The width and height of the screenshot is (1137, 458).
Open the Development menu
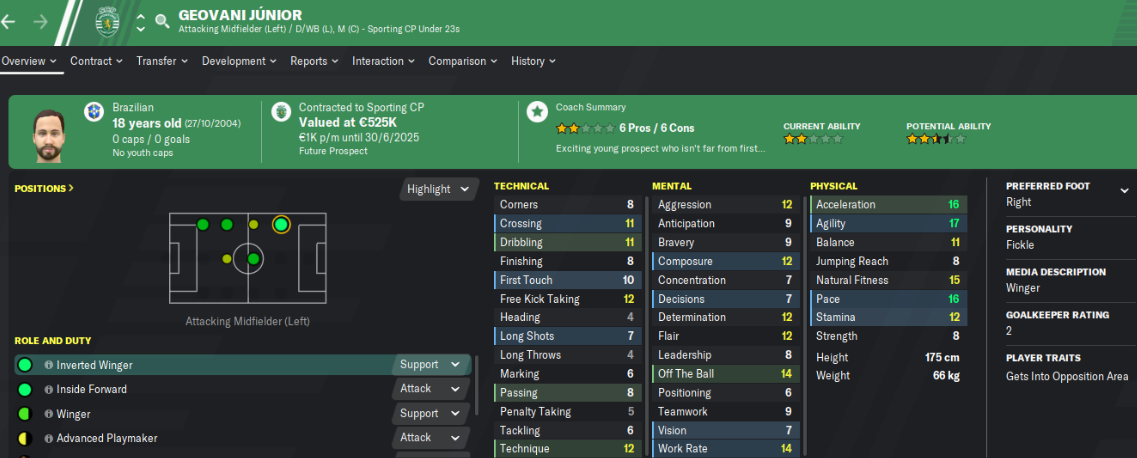point(240,61)
